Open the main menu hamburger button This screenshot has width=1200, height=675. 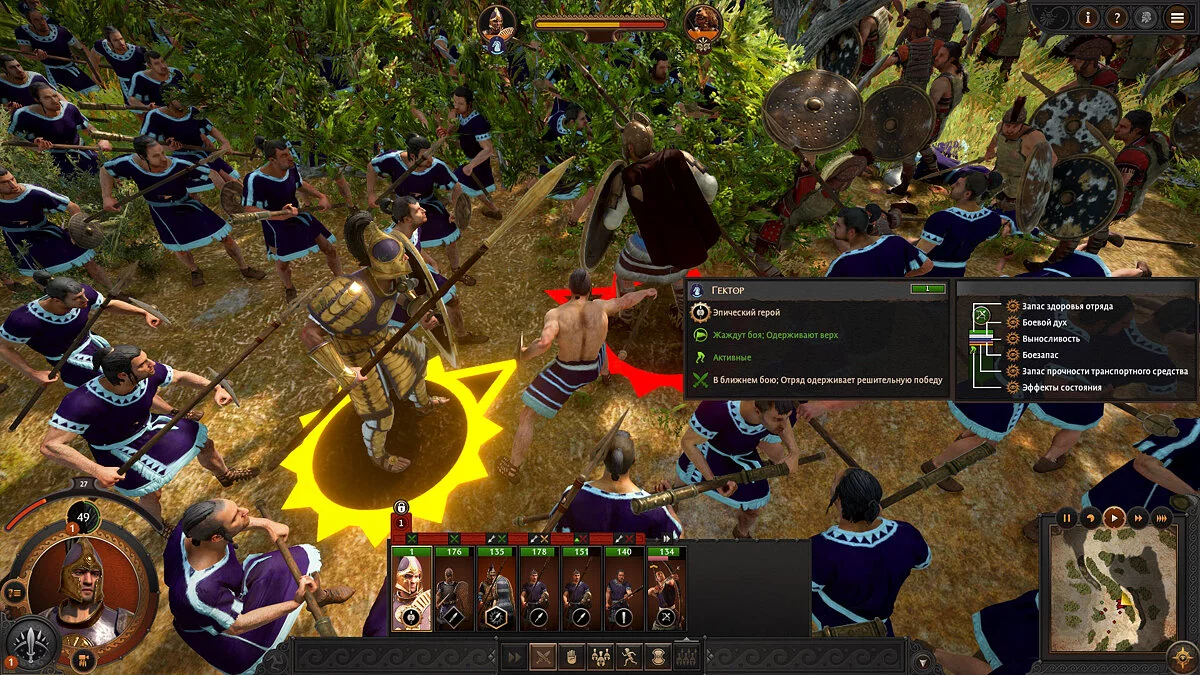(x=1178, y=17)
